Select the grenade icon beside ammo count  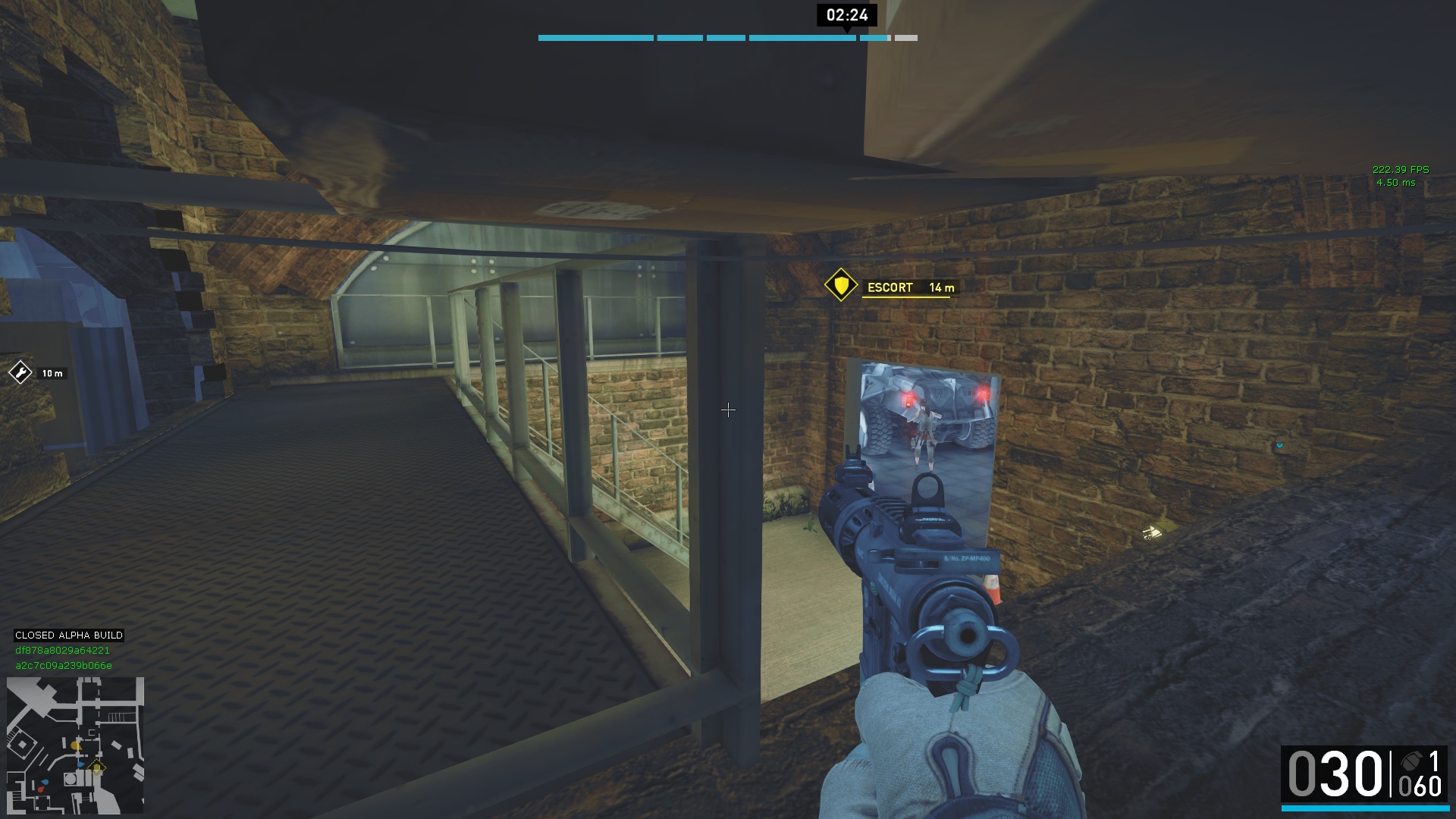click(x=1411, y=761)
